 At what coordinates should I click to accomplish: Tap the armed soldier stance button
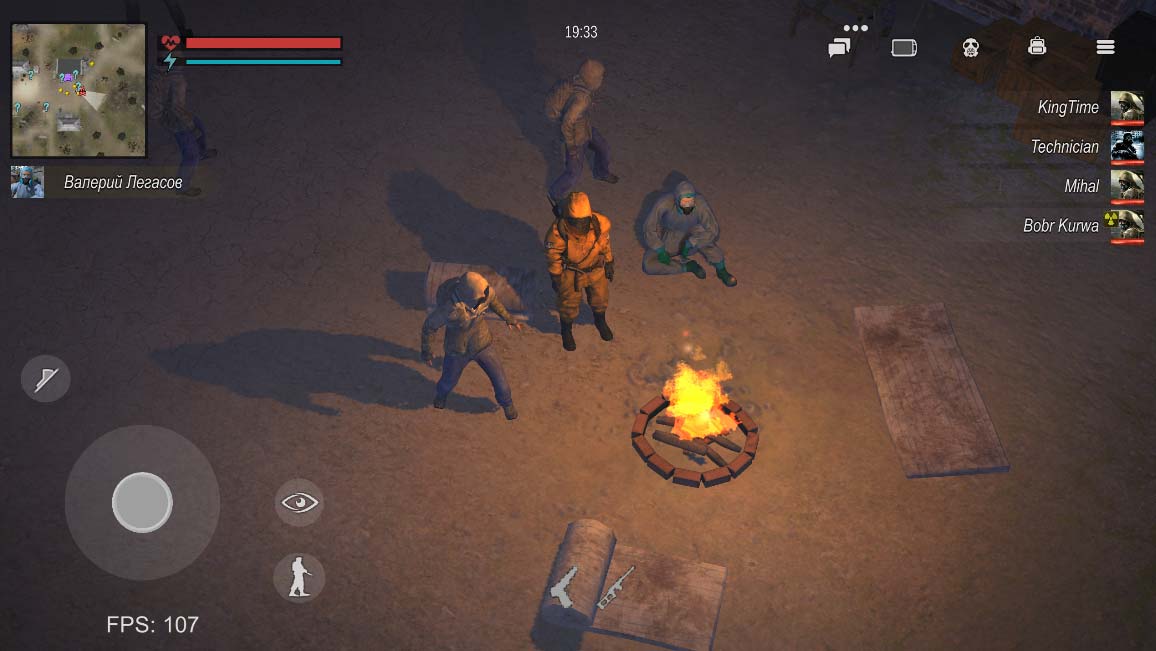[x=299, y=578]
